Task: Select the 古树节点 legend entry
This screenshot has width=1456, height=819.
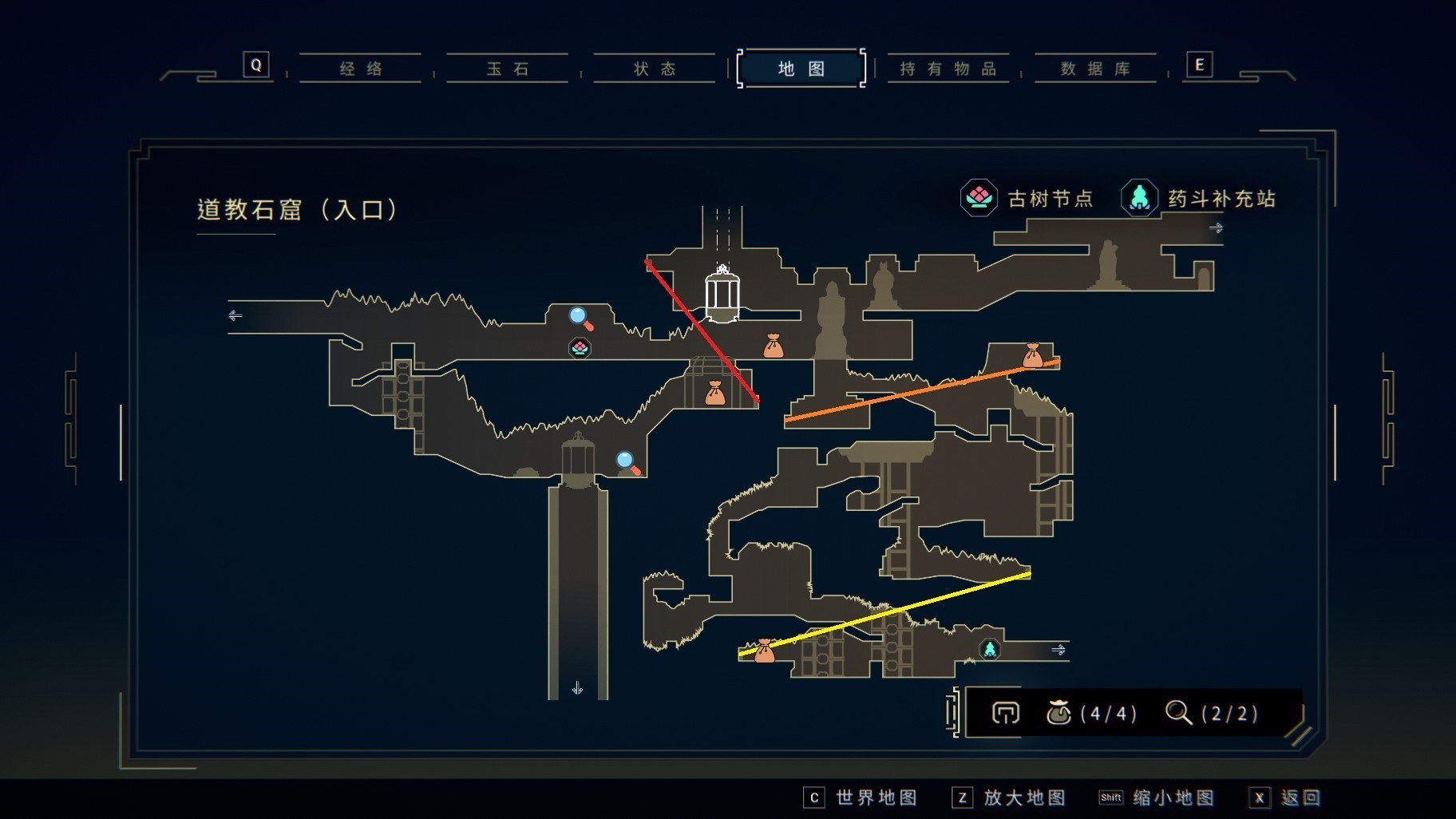Action: (1027, 198)
